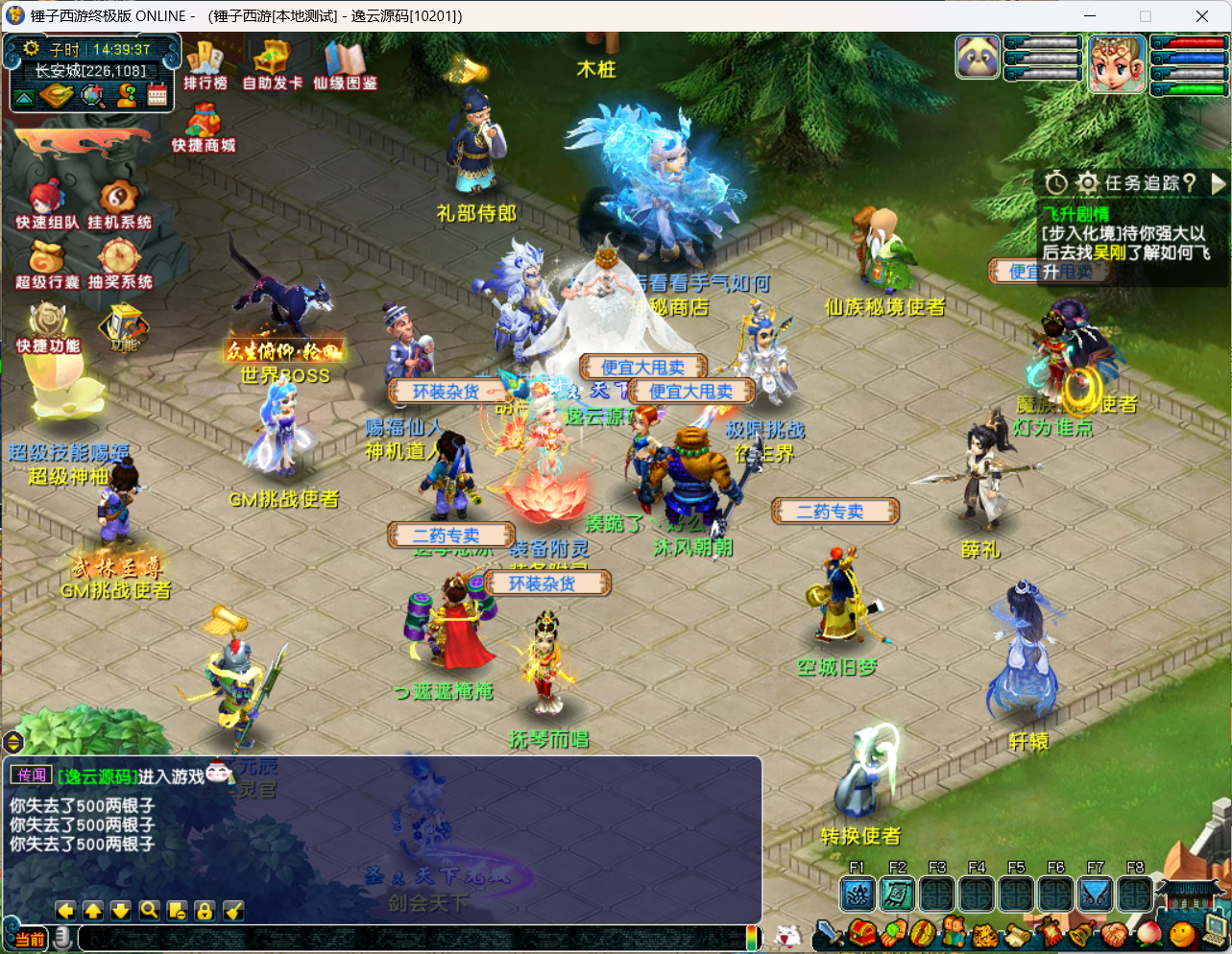Open the 超级行囊 super bag
The height and width of the screenshot is (954, 1232).
(x=46, y=264)
